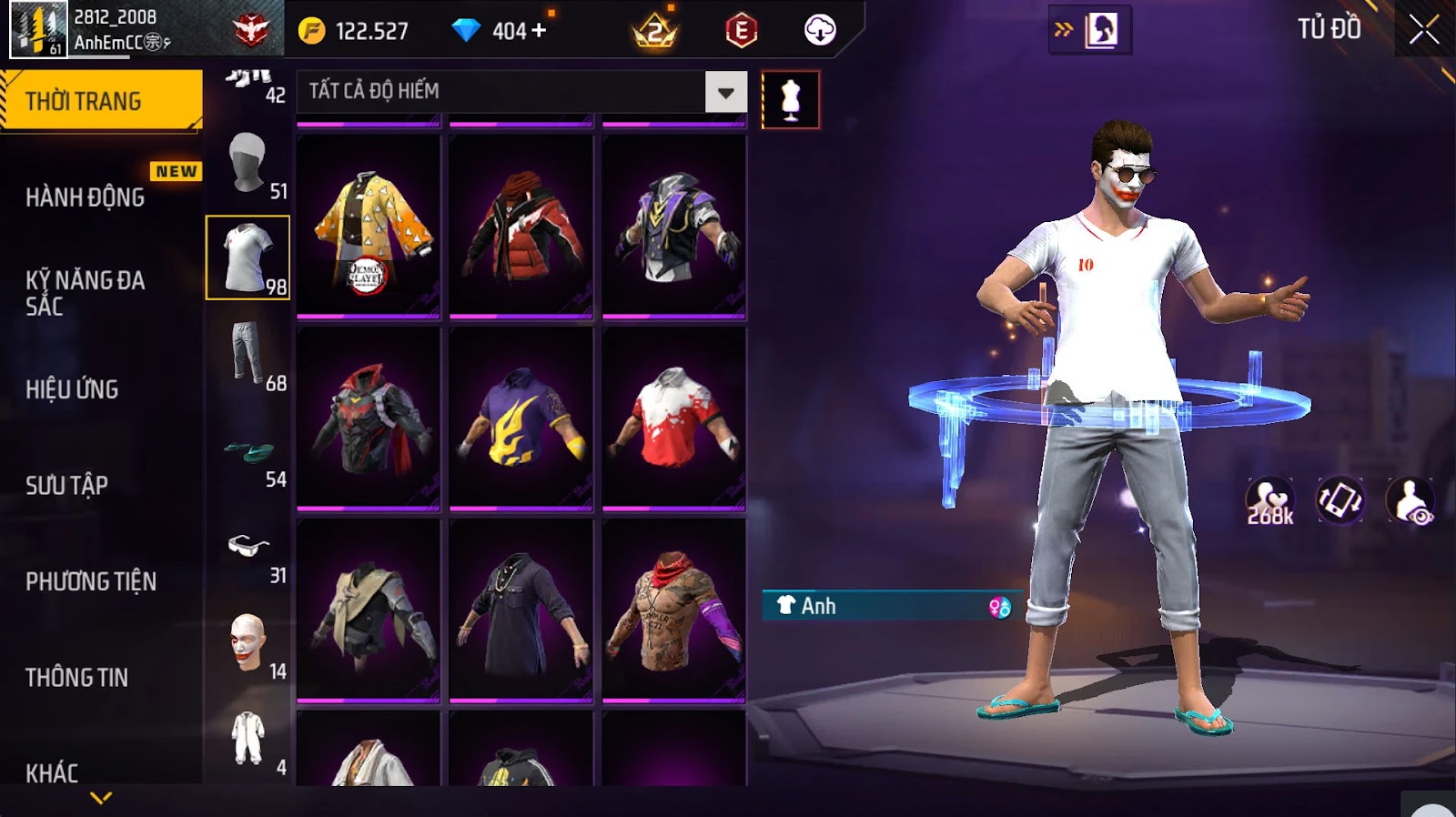The height and width of the screenshot is (817, 1456).
Task: Click the mannequin outfit preview button
Action: tap(790, 100)
